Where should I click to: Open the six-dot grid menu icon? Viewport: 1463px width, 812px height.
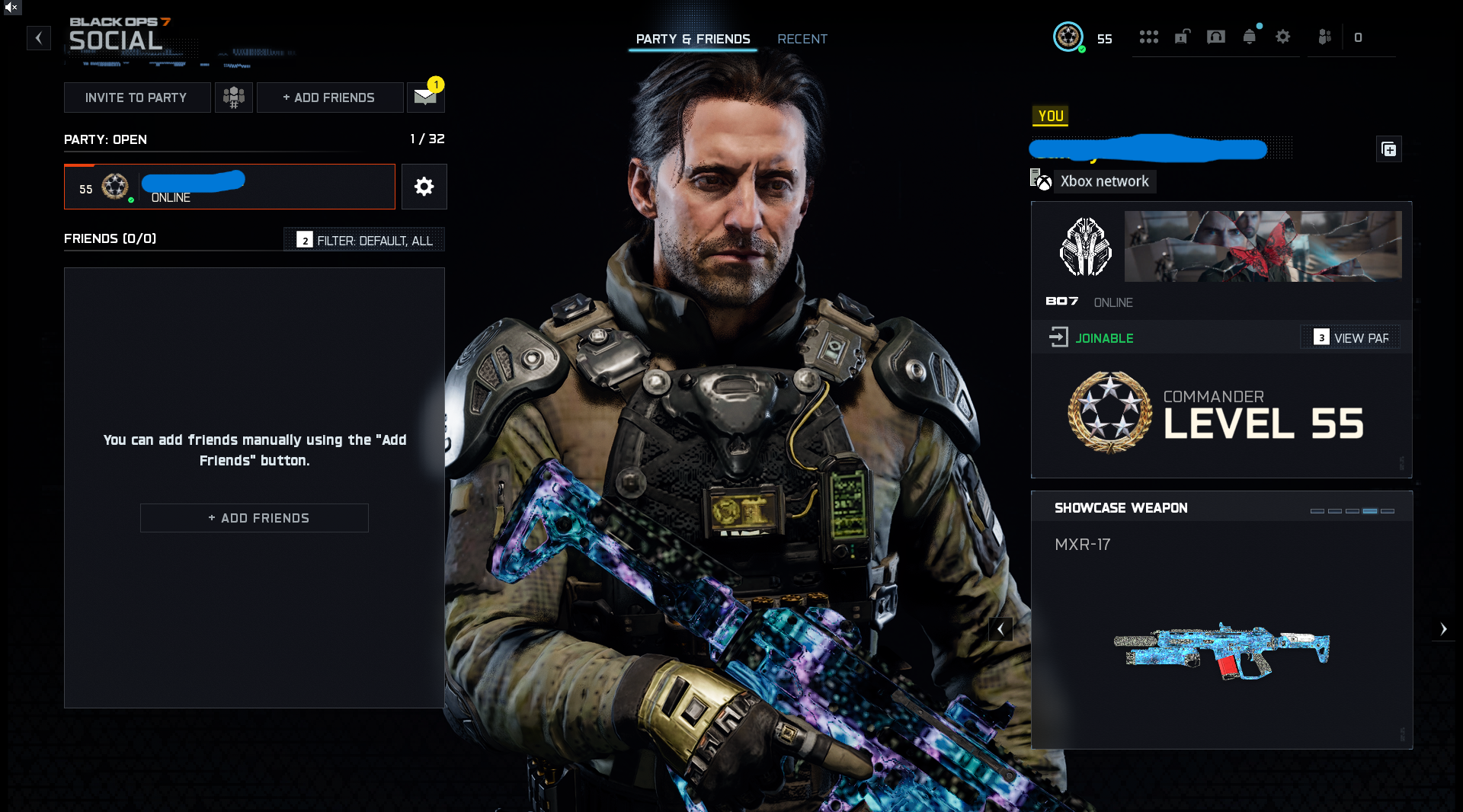point(1148,37)
